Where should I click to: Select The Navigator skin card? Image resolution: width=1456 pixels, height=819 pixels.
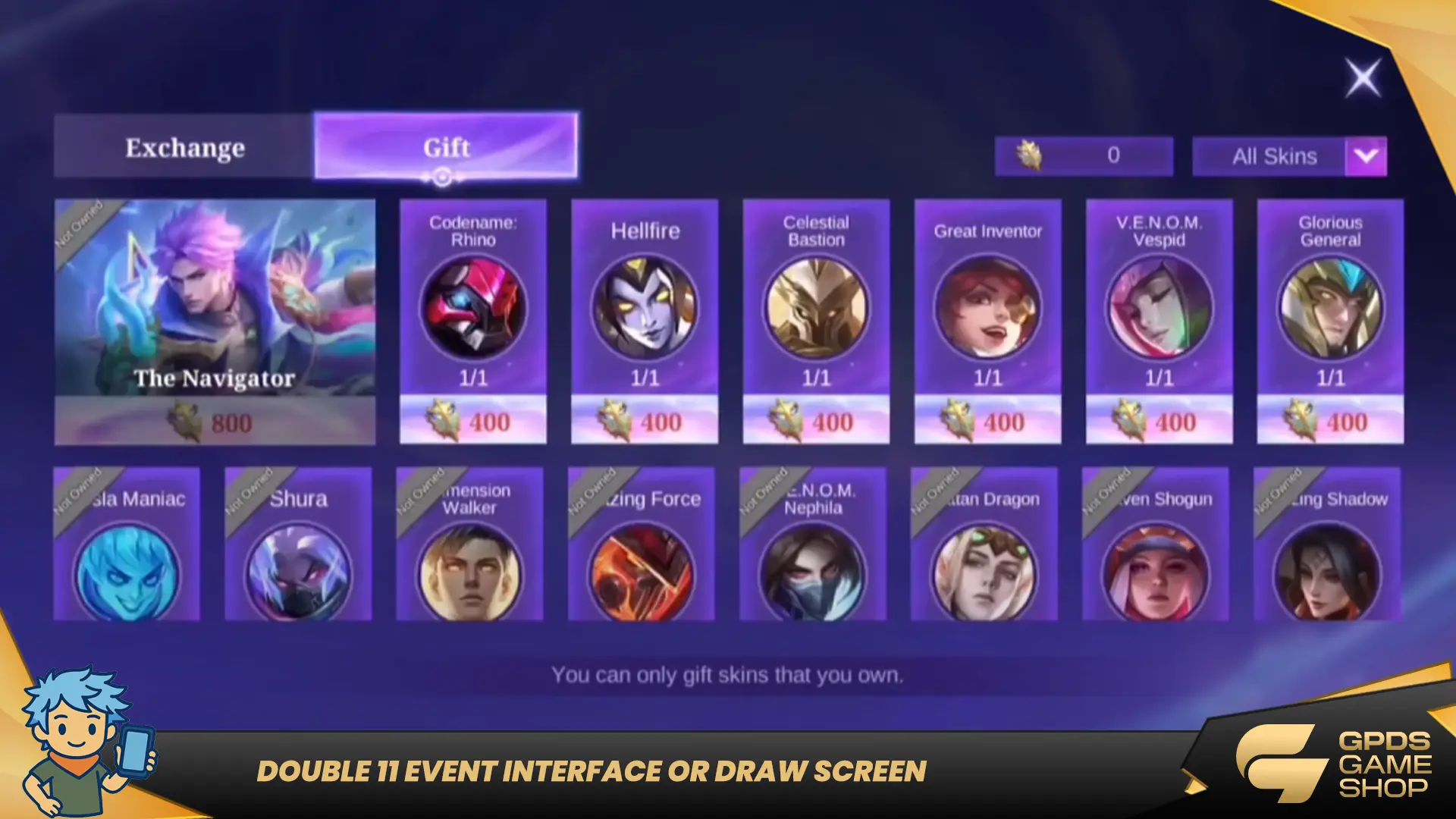click(x=215, y=321)
